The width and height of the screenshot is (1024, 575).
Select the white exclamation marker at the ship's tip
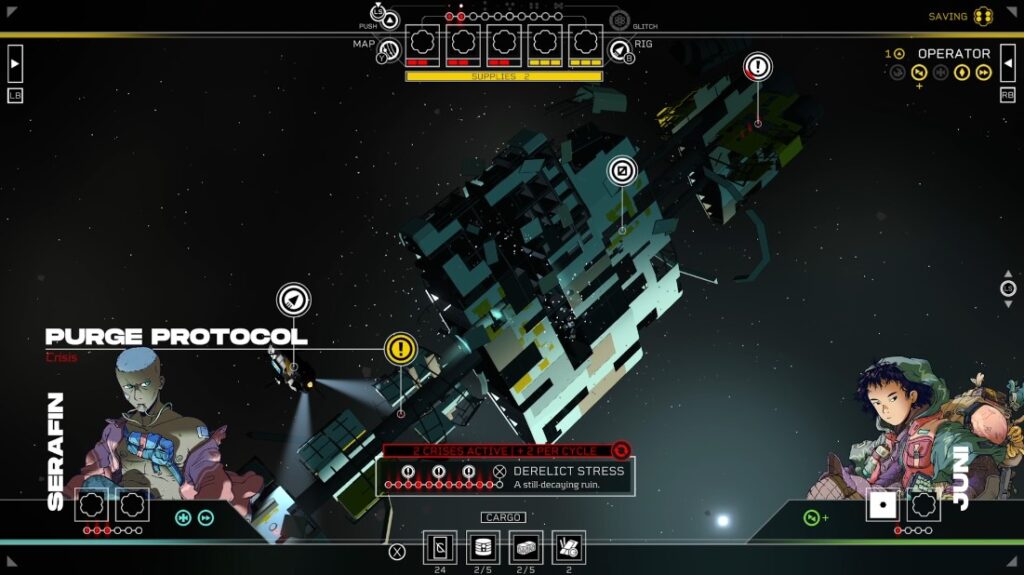(x=758, y=68)
